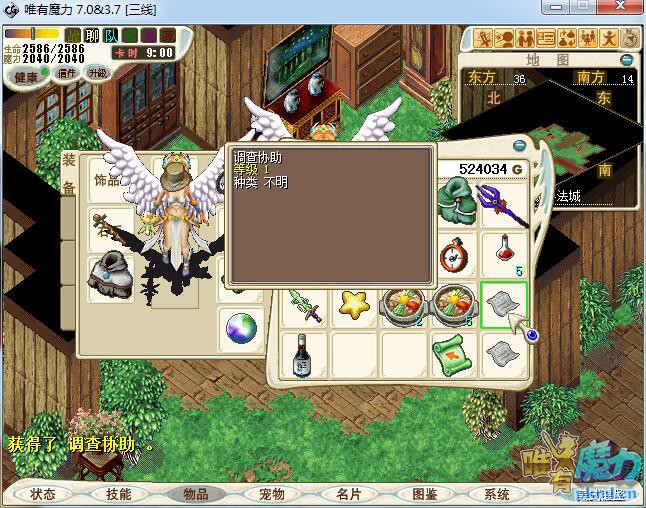This screenshot has width=646, height=508.
Task: Toggle the 物品 items menu
Action: pos(195,494)
